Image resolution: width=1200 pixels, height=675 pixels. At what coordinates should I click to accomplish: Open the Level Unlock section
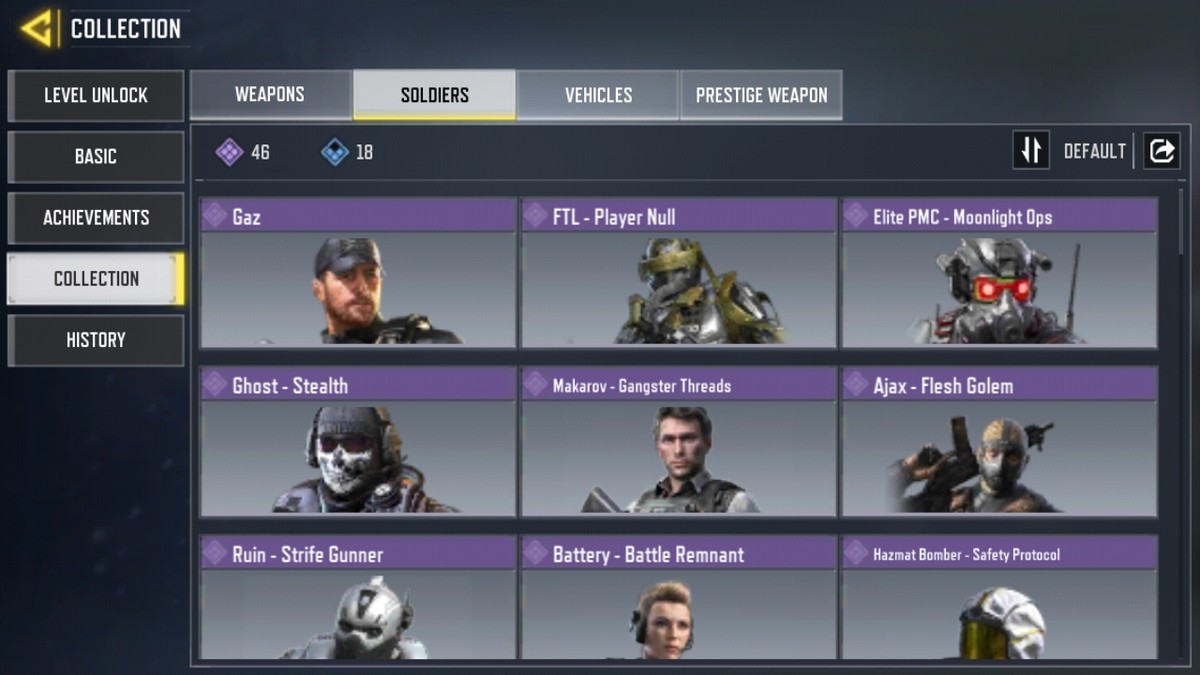pos(96,96)
